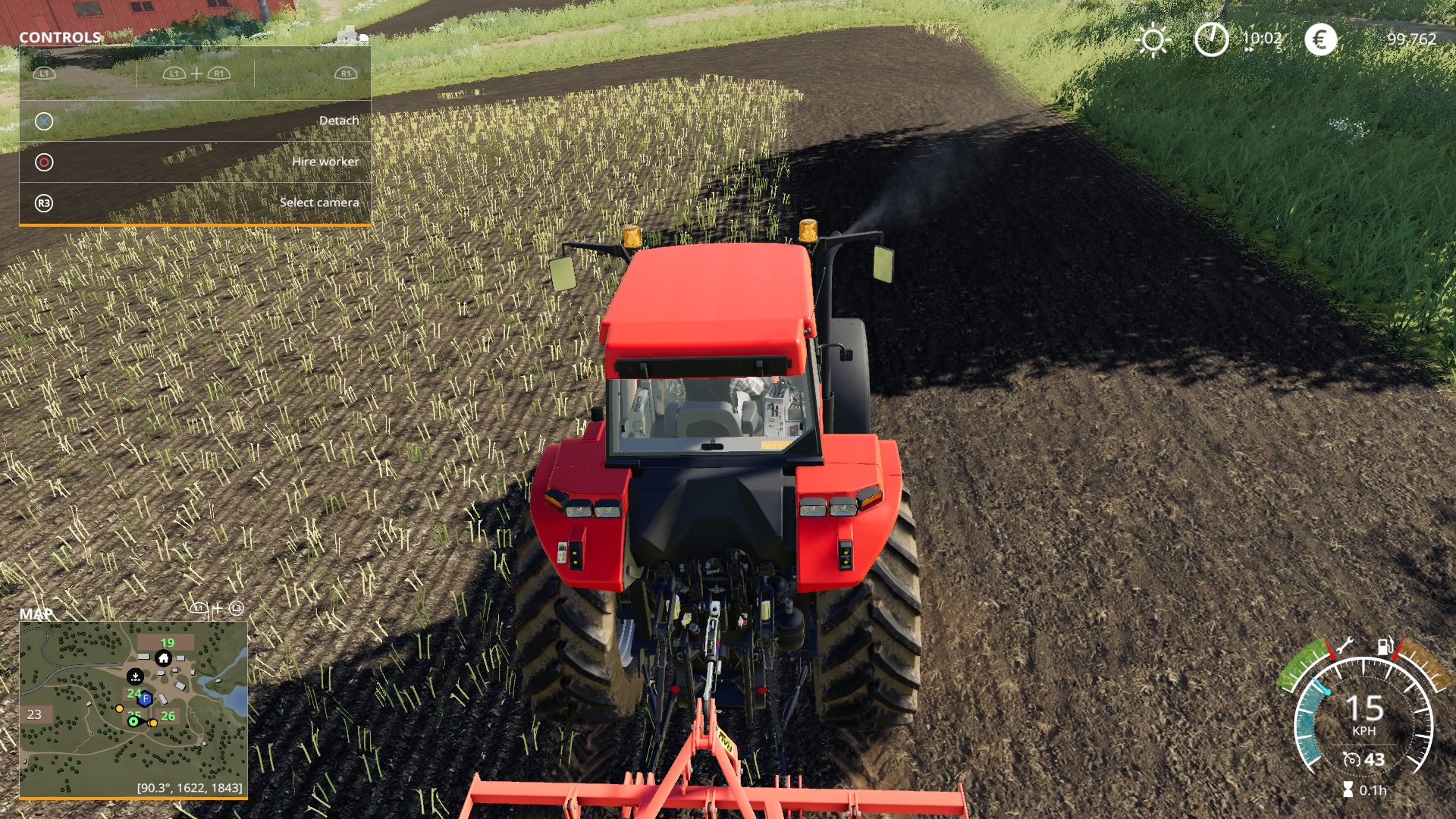This screenshot has height=819, width=1456.
Task: Toggle the X button Detach binding icon
Action: (x=43, y=120)
